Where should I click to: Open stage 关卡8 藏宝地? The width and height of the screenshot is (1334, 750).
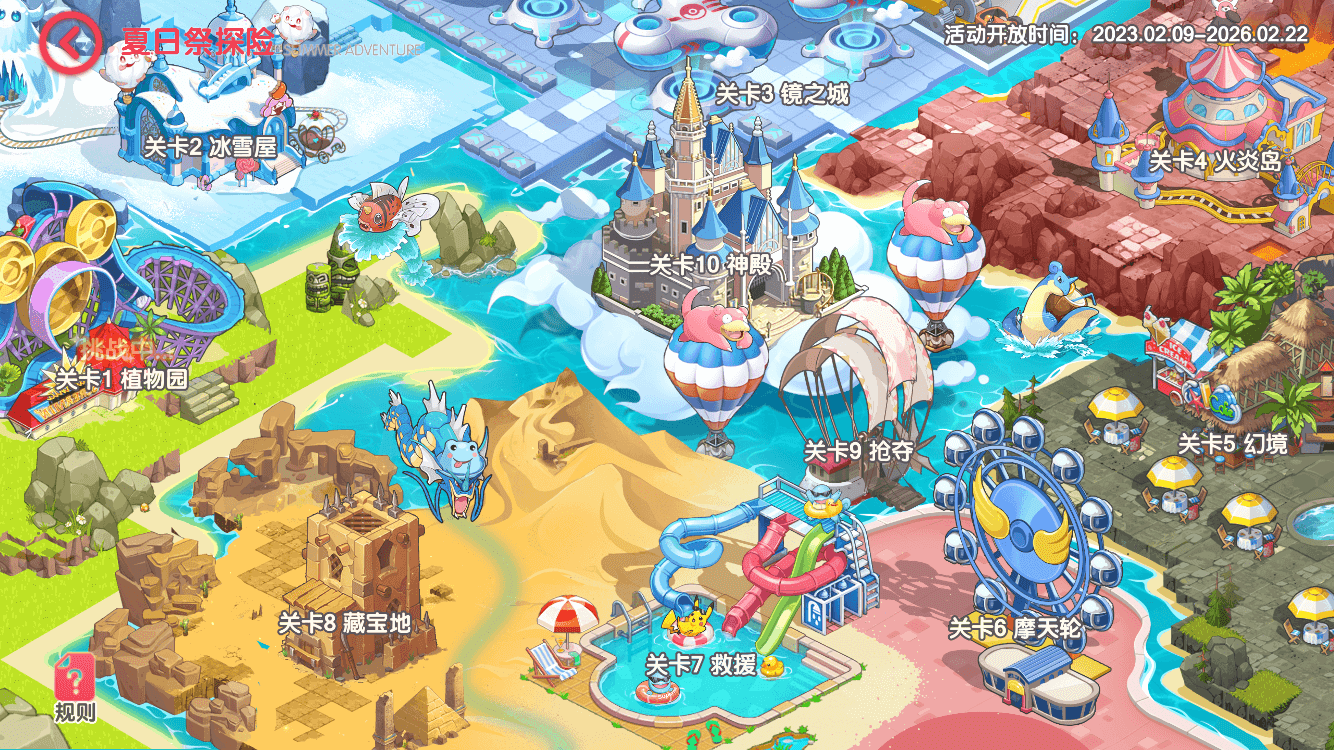coord(344,624)
